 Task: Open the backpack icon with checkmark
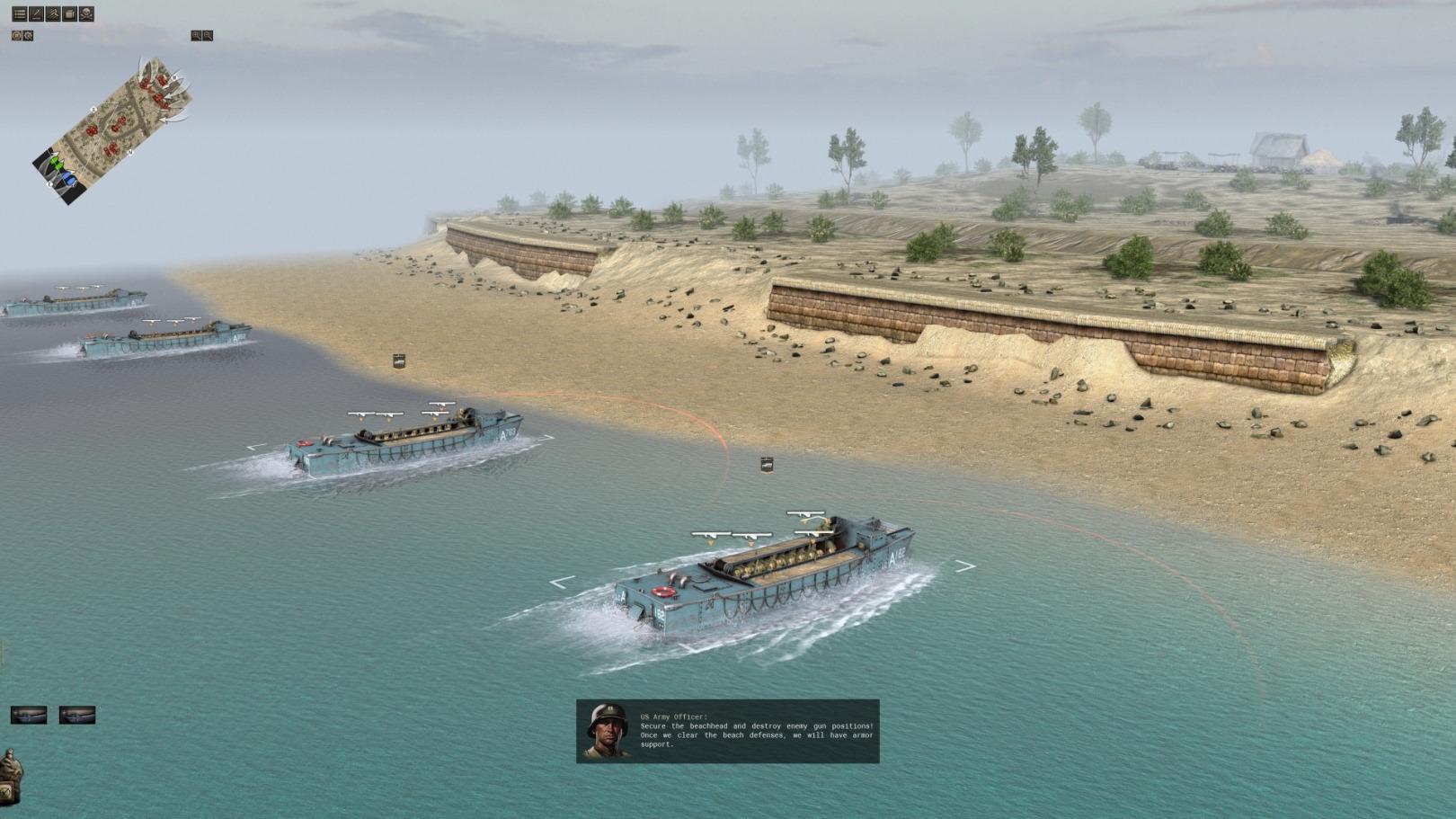10,778
